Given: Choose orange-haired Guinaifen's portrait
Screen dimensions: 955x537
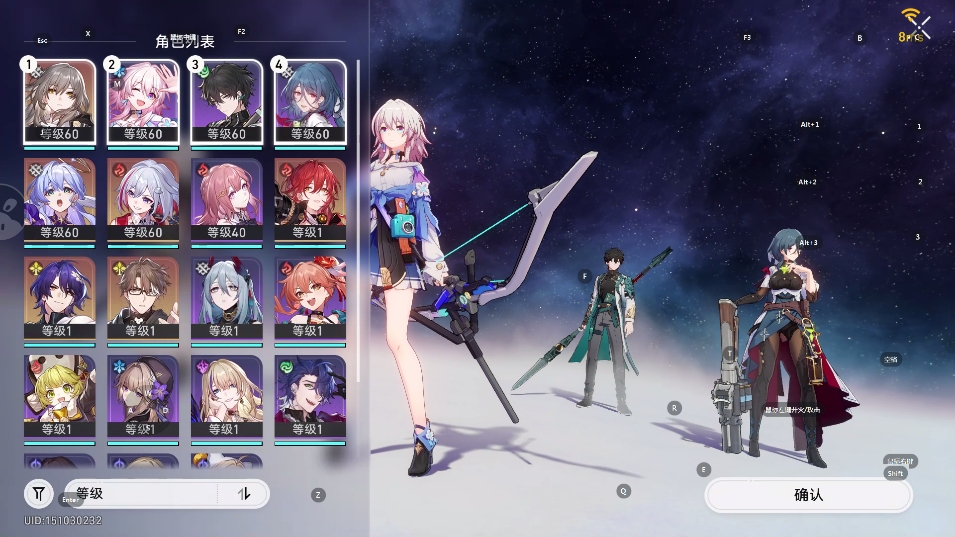Looking at the screenshot, I should pyautogui.click(x=309, y=298).
